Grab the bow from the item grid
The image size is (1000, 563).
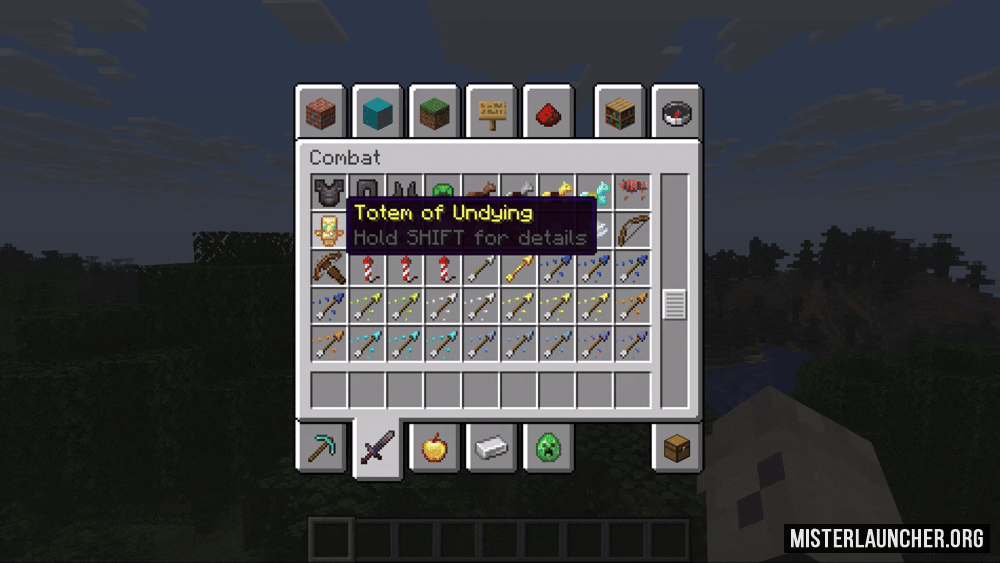633,231
